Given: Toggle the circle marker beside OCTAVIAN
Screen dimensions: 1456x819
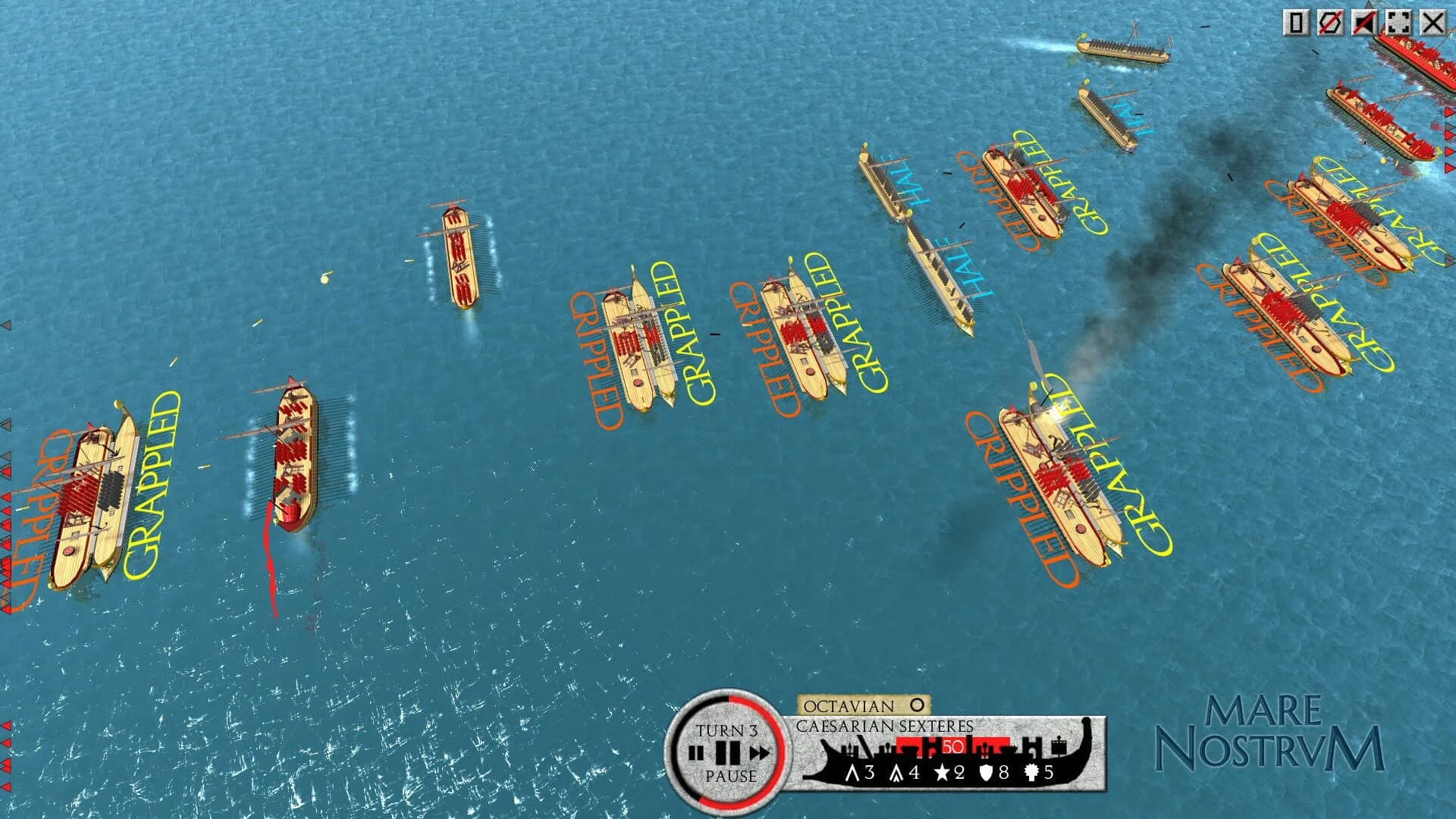Looking at the screenshot, I should coord(915,704).
